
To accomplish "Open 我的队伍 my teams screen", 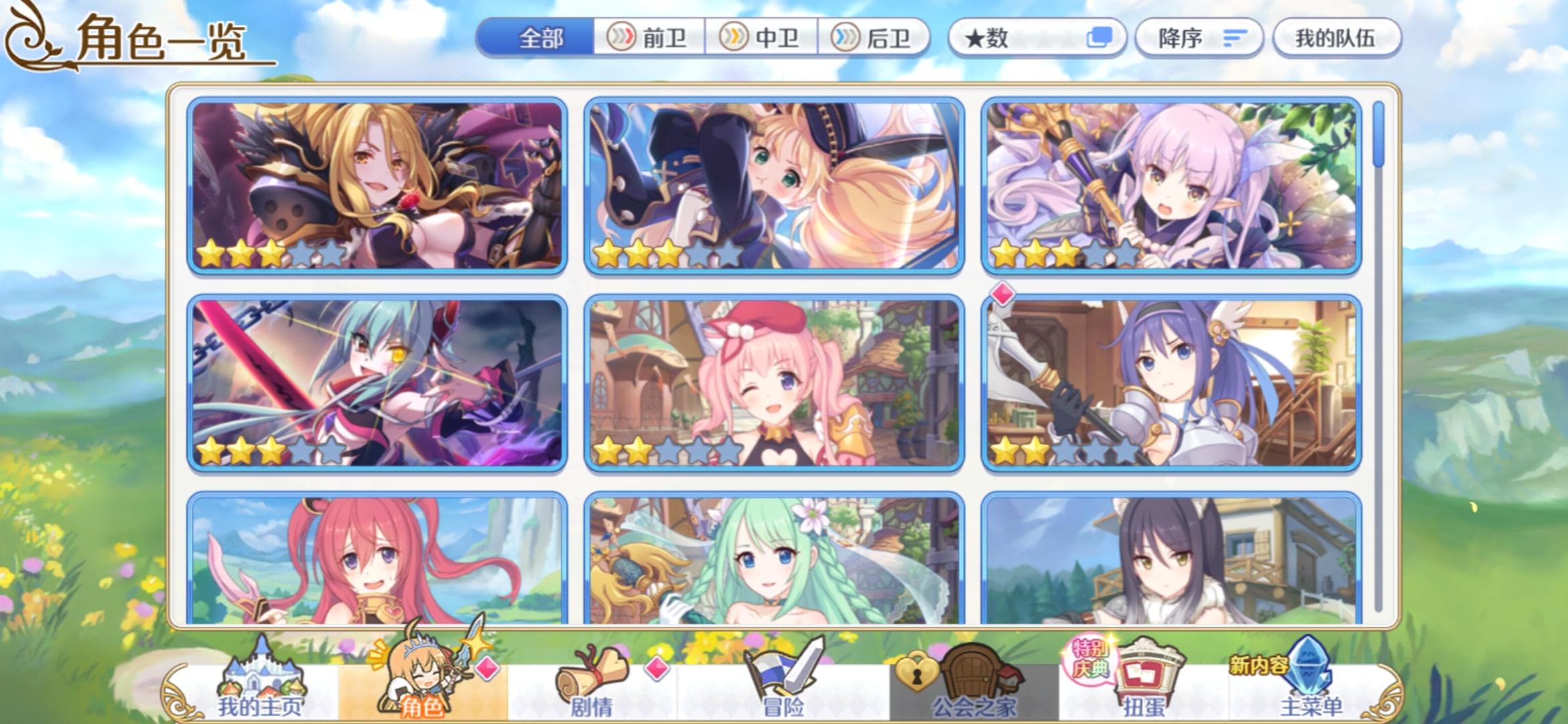I will (1337, 38).
